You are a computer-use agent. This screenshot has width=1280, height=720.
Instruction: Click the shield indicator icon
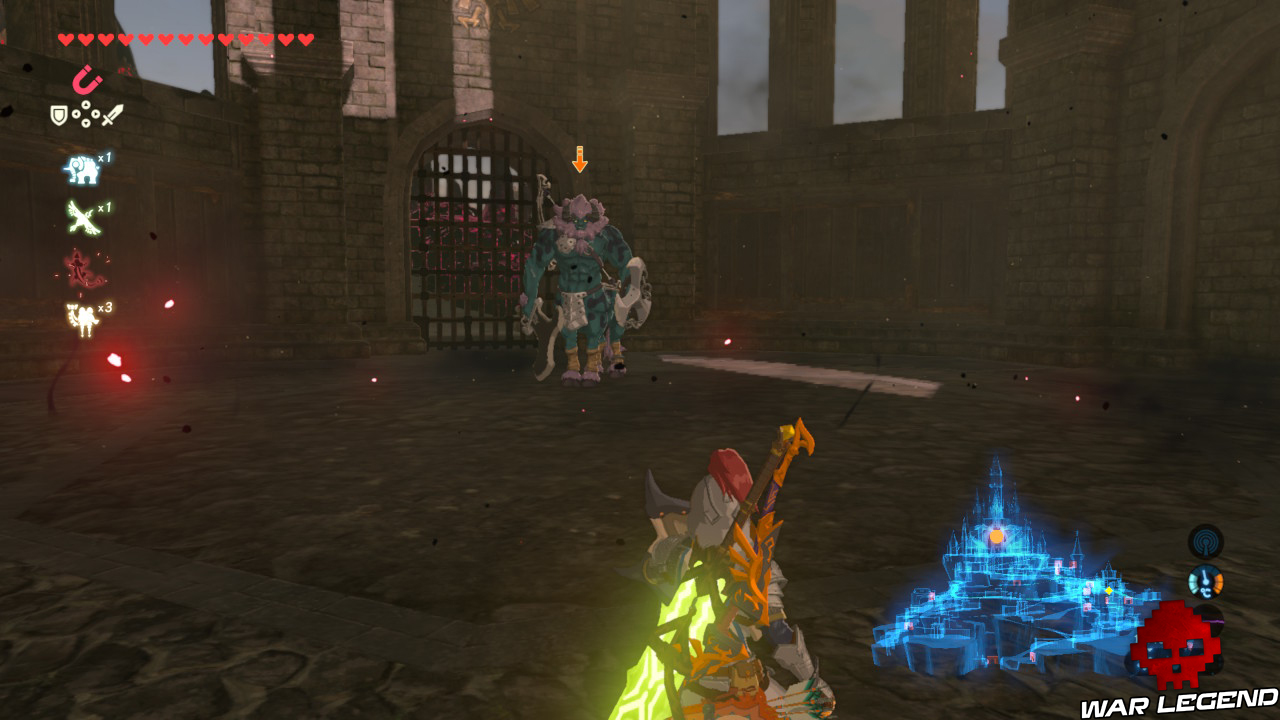click(58, 115)
